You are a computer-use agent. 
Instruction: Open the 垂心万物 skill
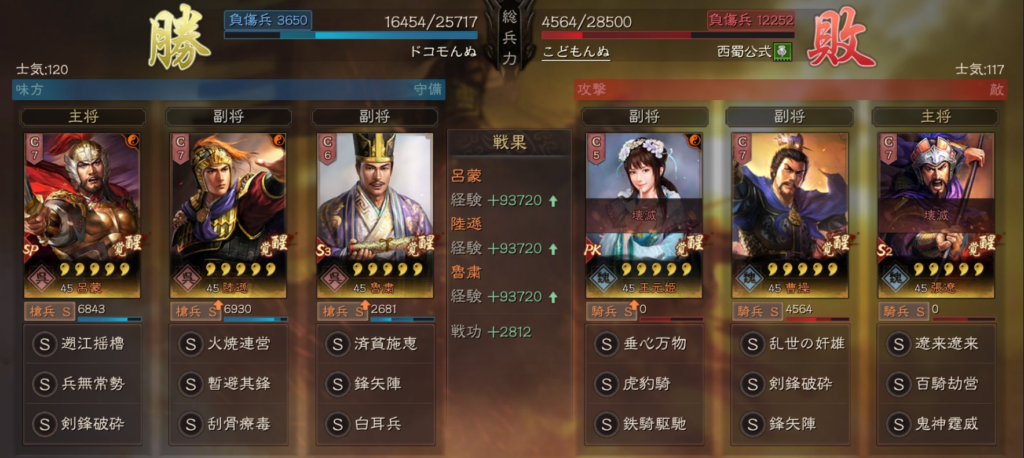pyautogui.click(x=642, y=343)
